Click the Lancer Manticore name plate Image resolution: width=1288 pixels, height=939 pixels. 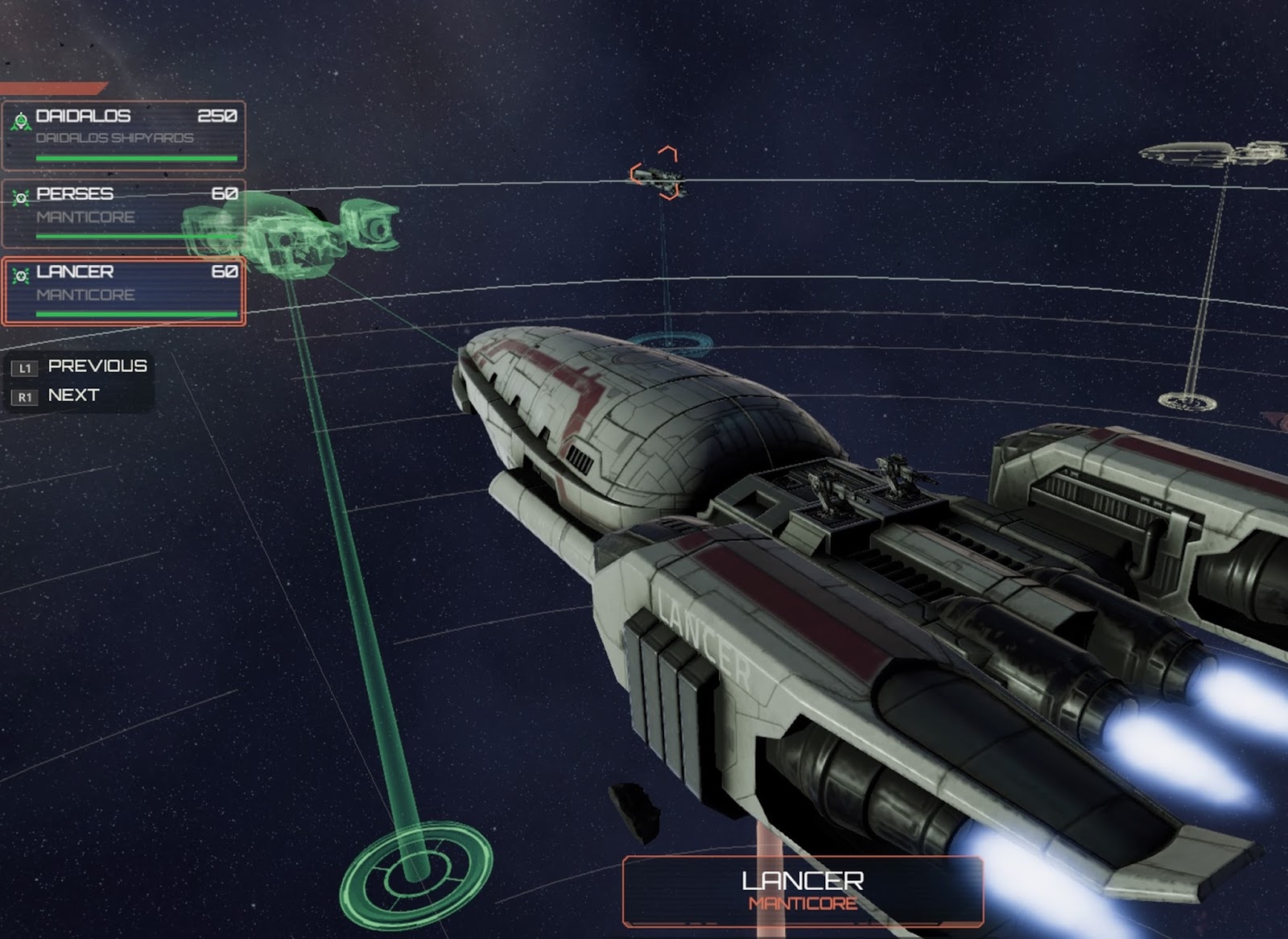click(803, 891)
